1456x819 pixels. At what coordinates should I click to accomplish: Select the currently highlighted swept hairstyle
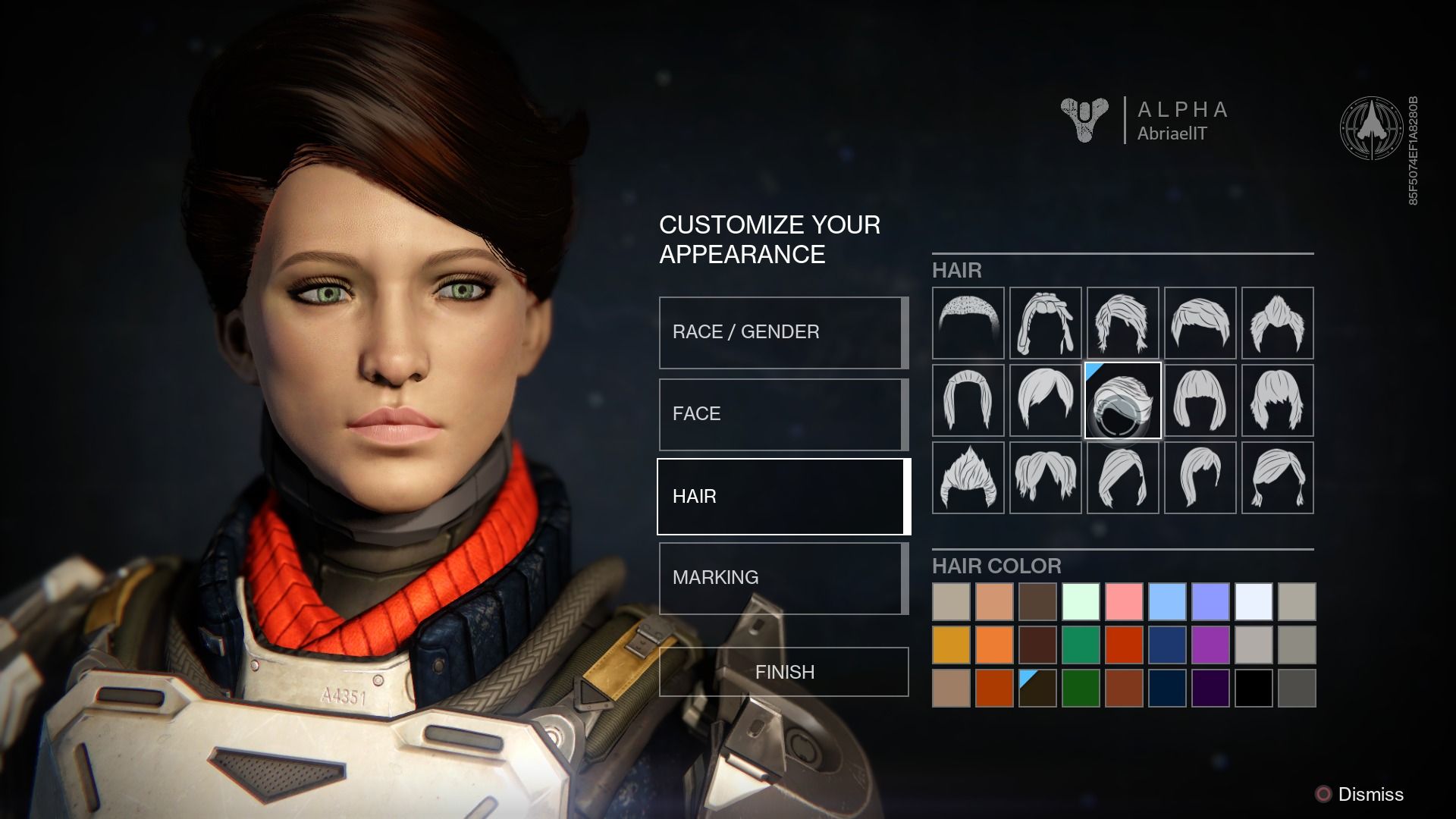pos(1122,400)
